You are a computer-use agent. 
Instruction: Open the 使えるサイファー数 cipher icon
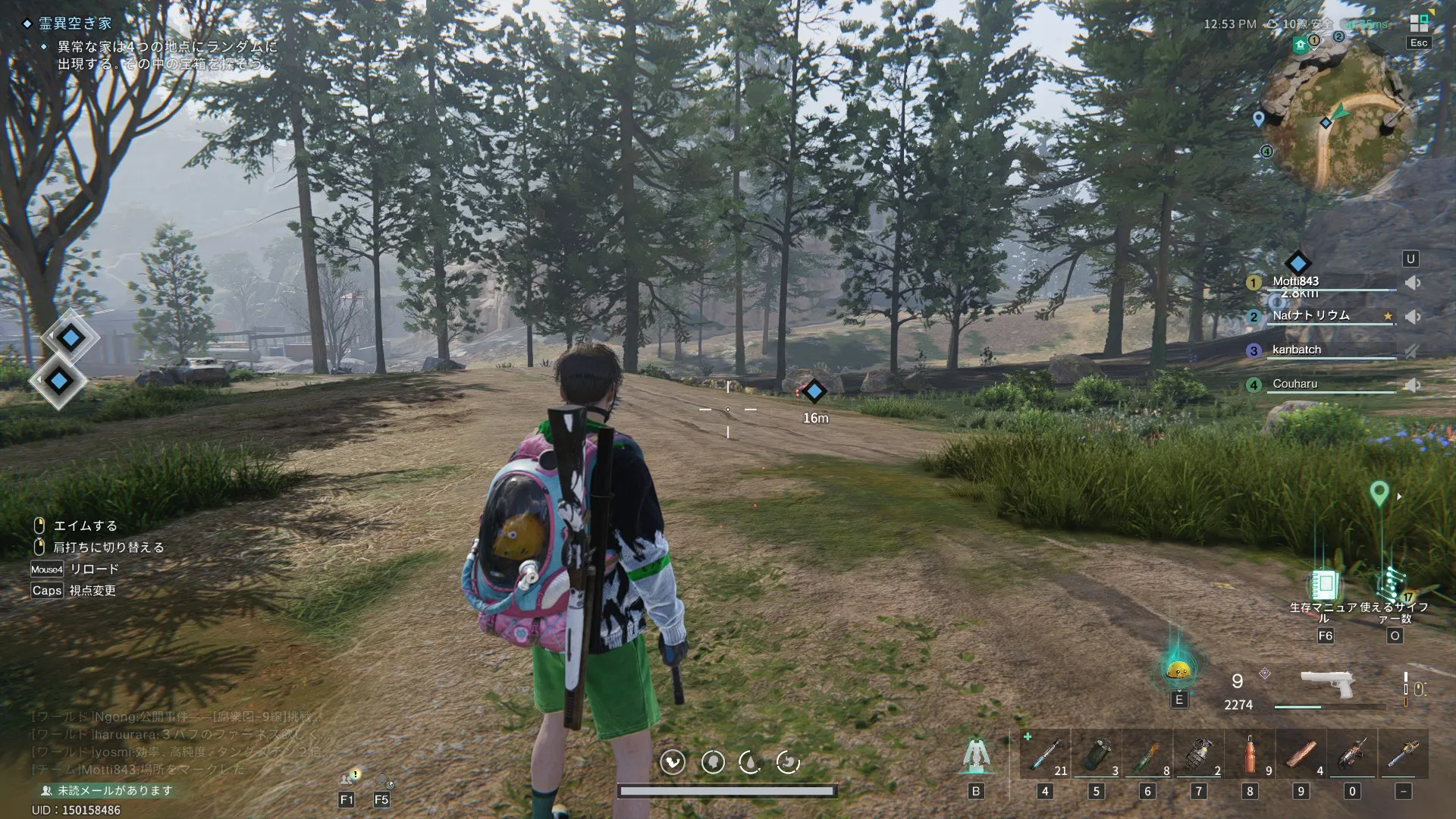pos(1394,585)
